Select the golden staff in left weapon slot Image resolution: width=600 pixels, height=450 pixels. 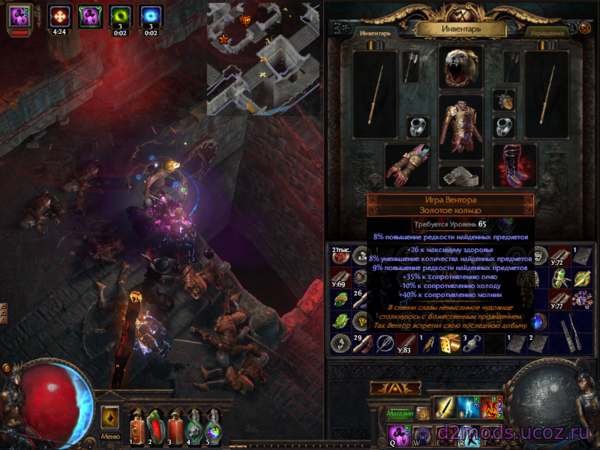(x=376, y=95)
